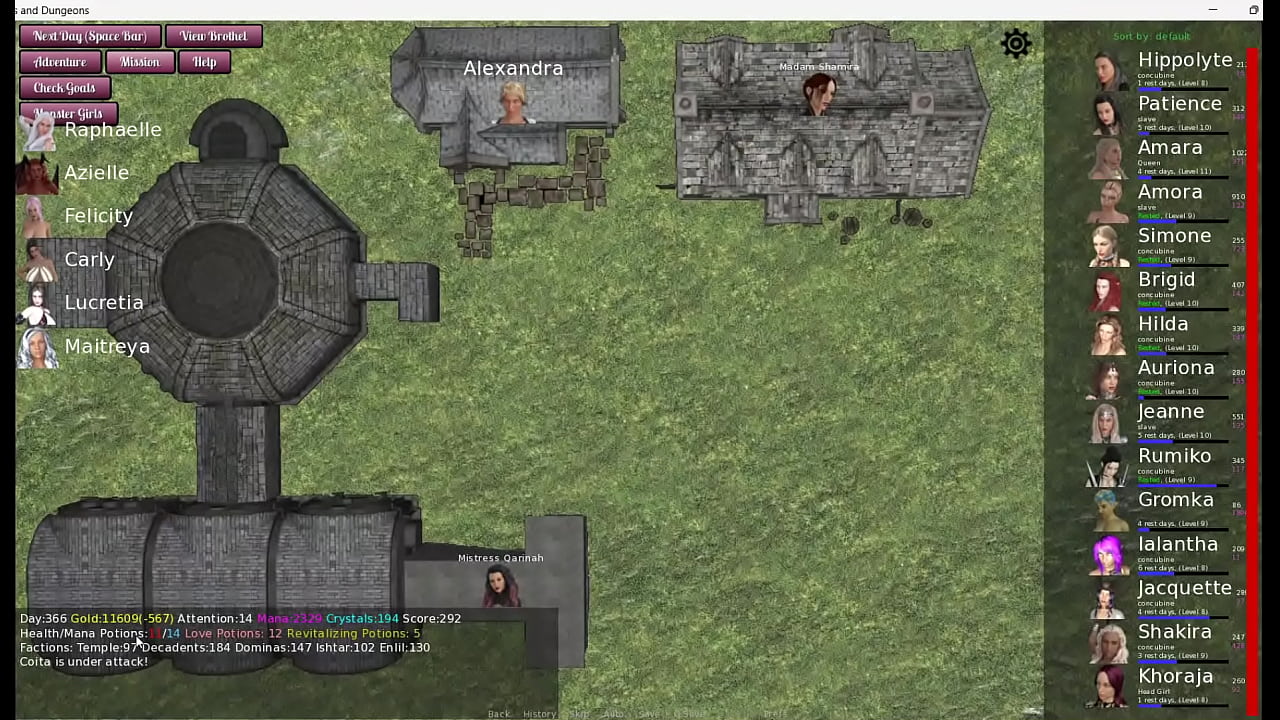Visit Alexandra's portrait on the map
The image size is (1280, 720).
513,102
